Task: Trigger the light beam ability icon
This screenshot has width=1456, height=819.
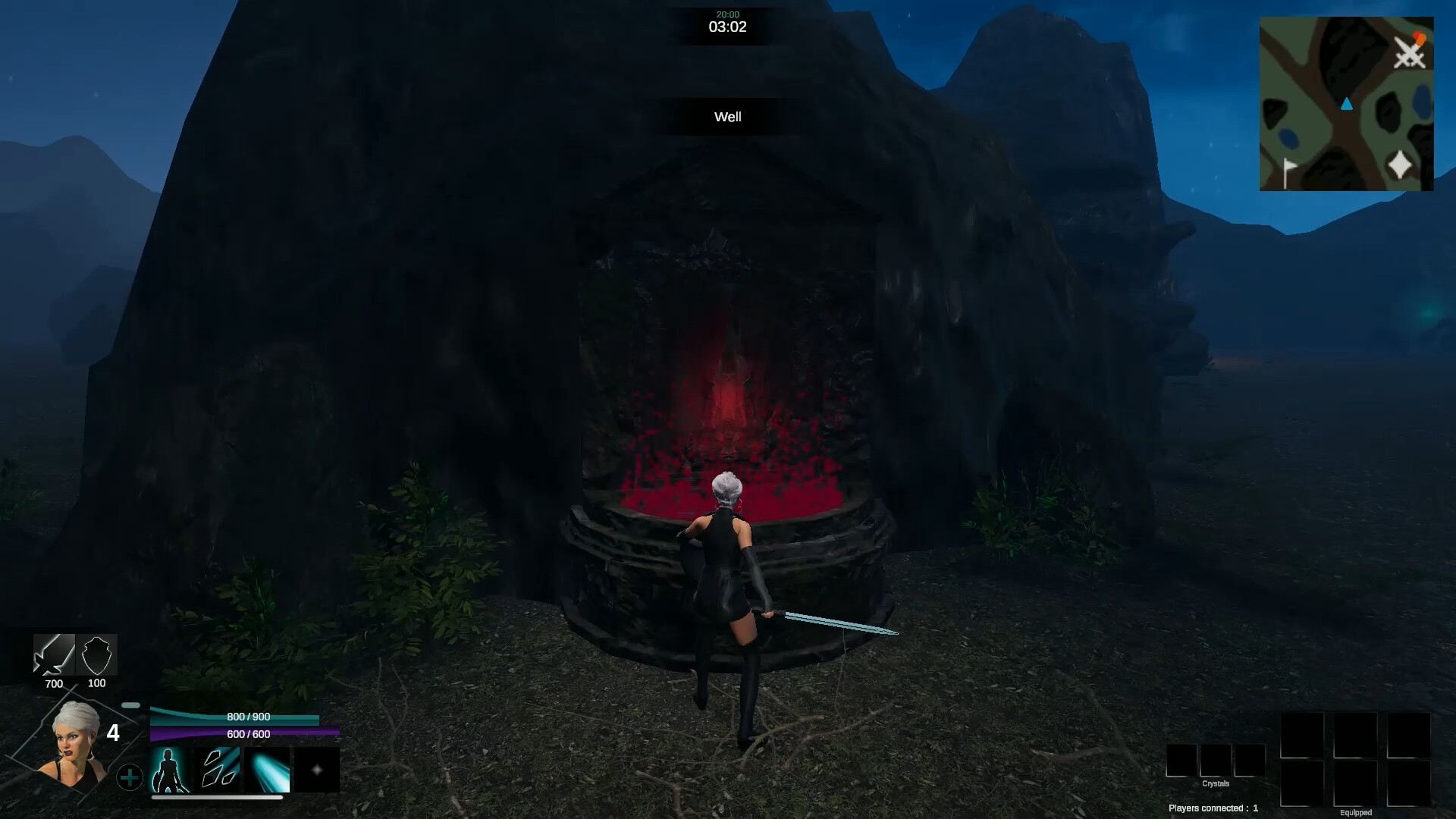Action: click(x=265, y=770)
